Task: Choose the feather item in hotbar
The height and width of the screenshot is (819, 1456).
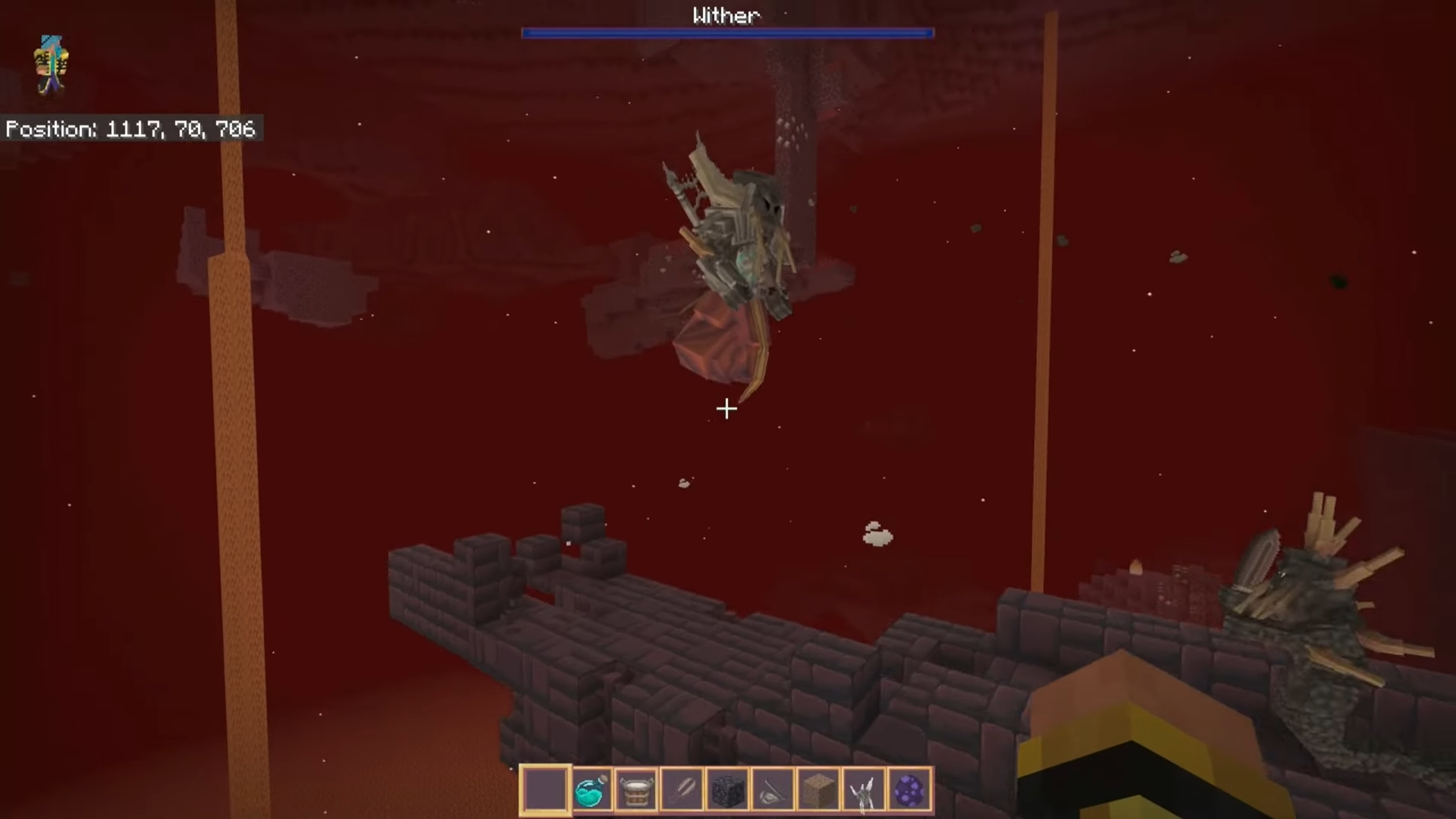Action: pyautogui.click(x=682, y=790)
